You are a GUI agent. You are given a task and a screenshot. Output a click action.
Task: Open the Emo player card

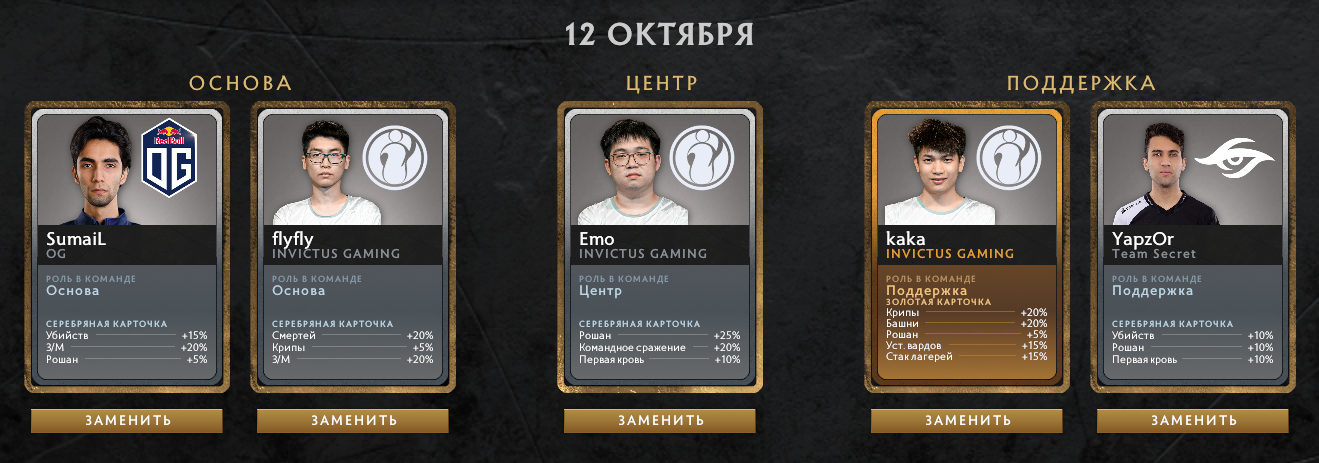(x=660, y=247)
